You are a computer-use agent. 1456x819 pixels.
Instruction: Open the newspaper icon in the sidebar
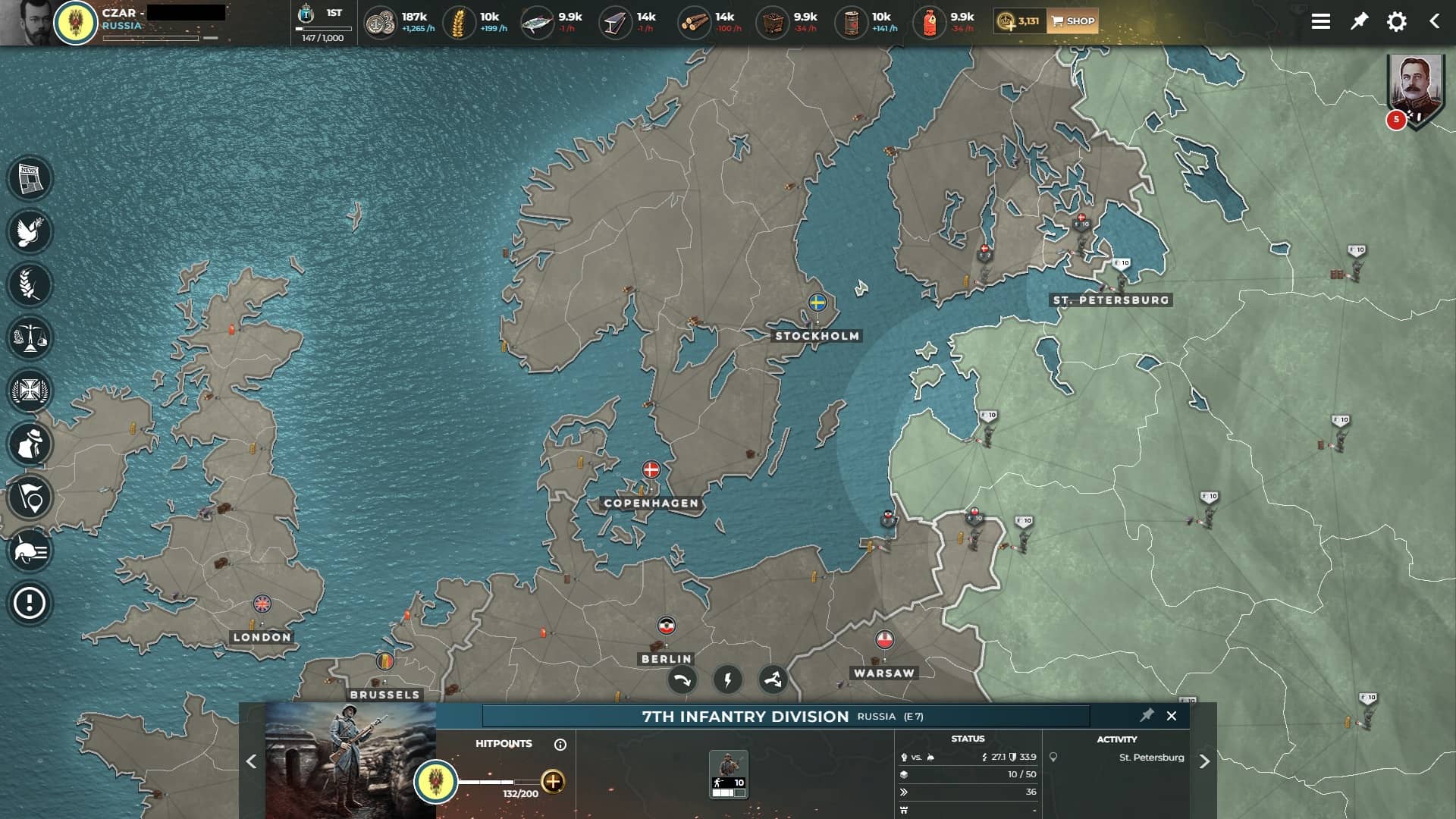coord(30,179)
